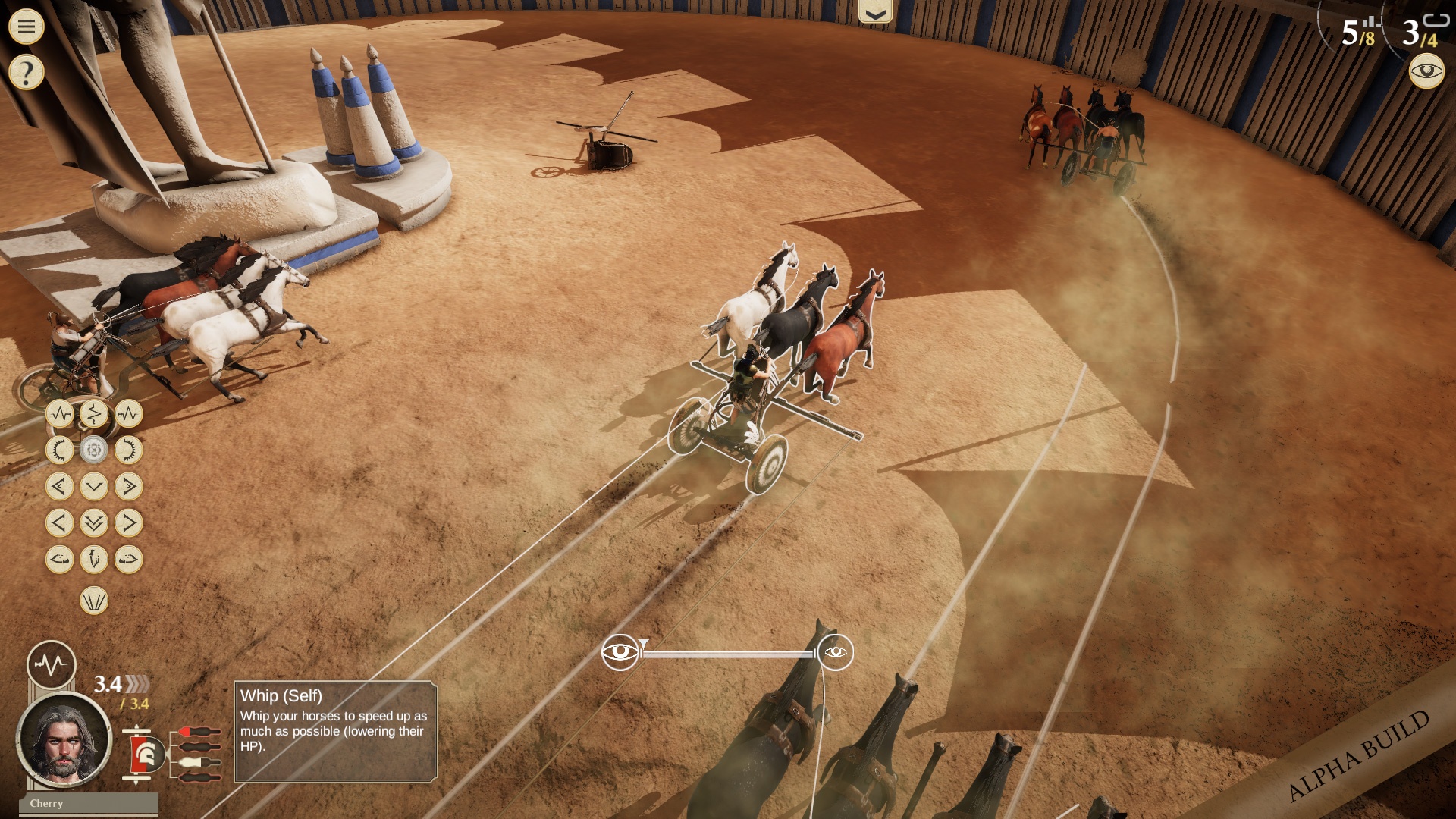
Task: Select the plain right arrow steering action
Action: pyautogui.click(x=128, y=522)
